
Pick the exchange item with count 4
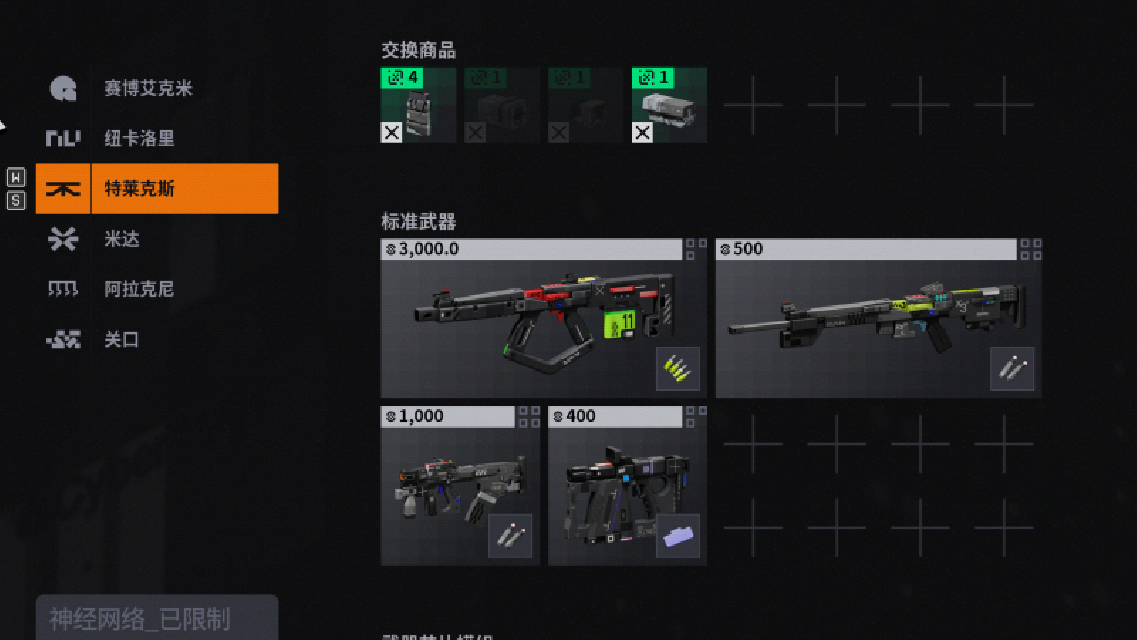click(x=418, y=105)
